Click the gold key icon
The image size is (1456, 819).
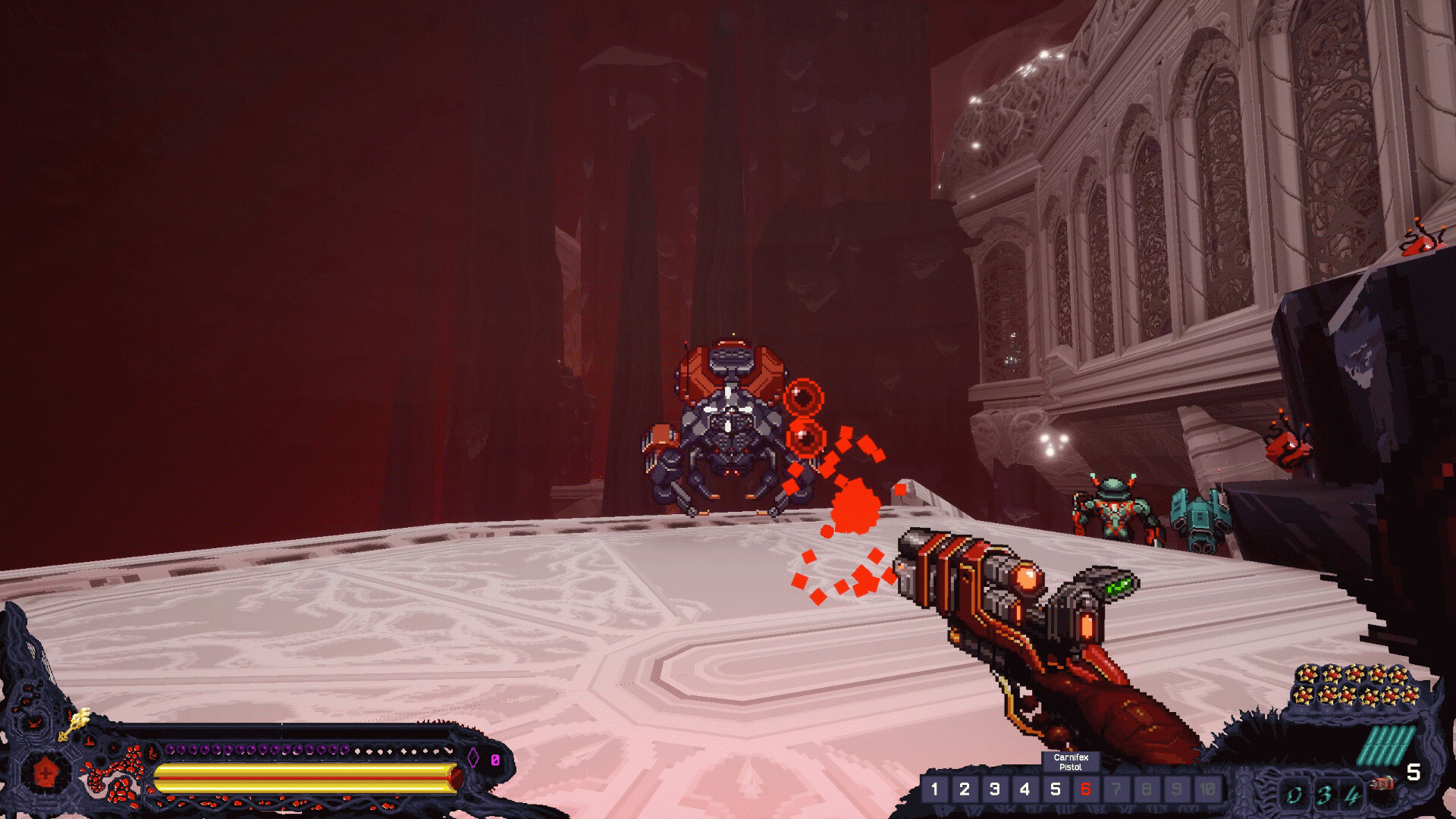coord(75,723)
